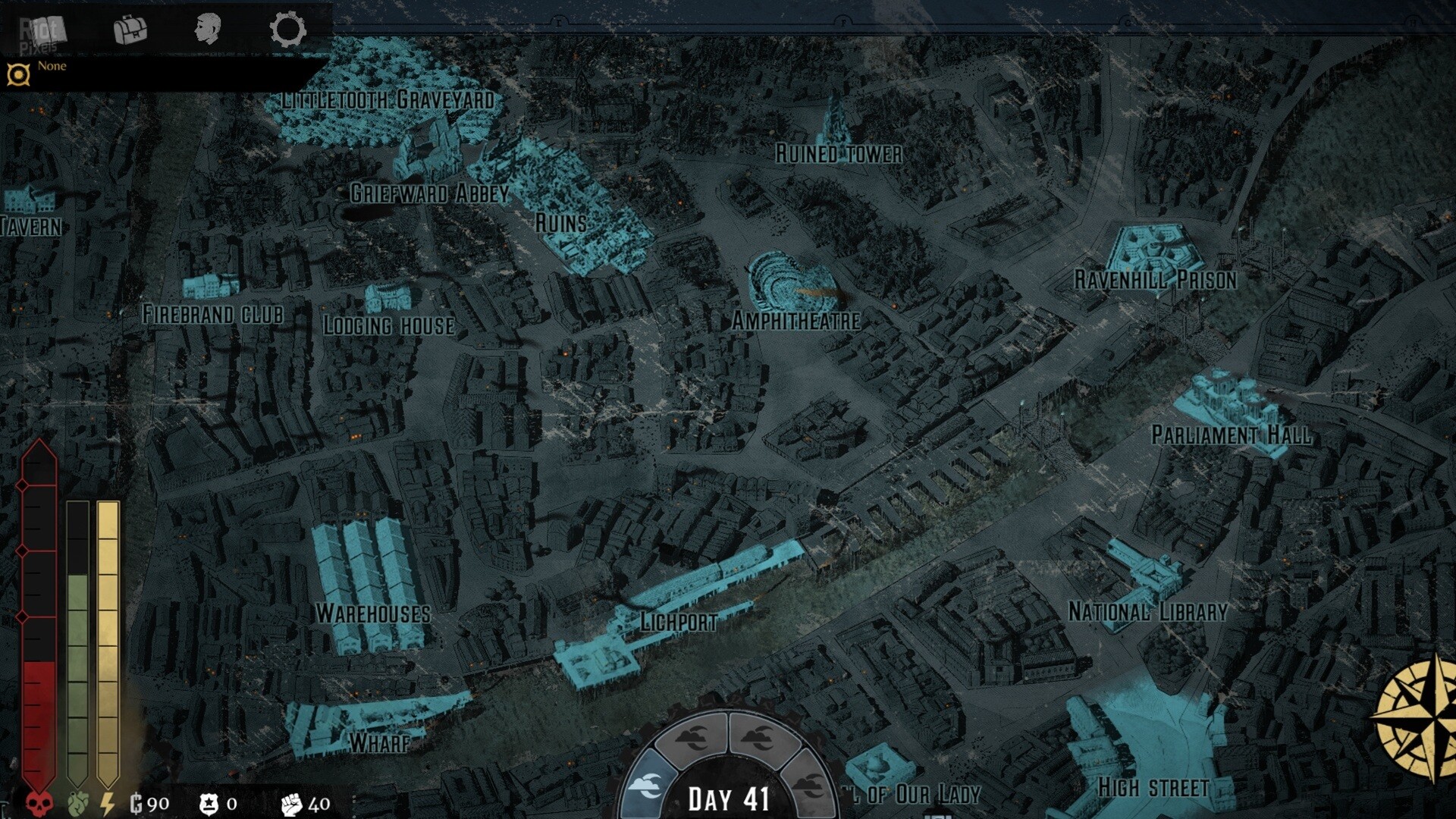1456x819 pixels.
Task: Select Parliament Hall location
Action: point(1231,435)
